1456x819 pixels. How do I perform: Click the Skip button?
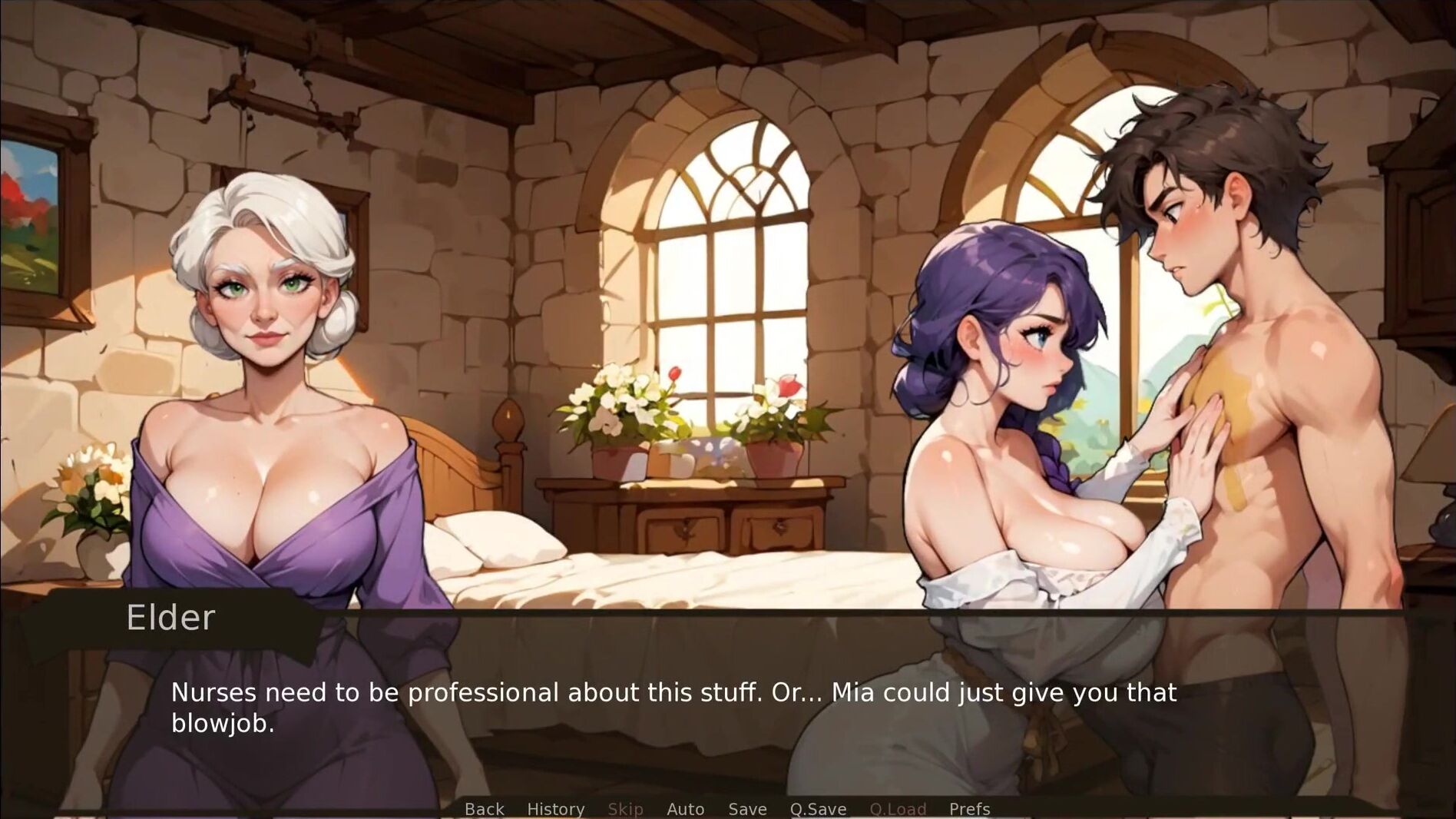coord(625,809)
